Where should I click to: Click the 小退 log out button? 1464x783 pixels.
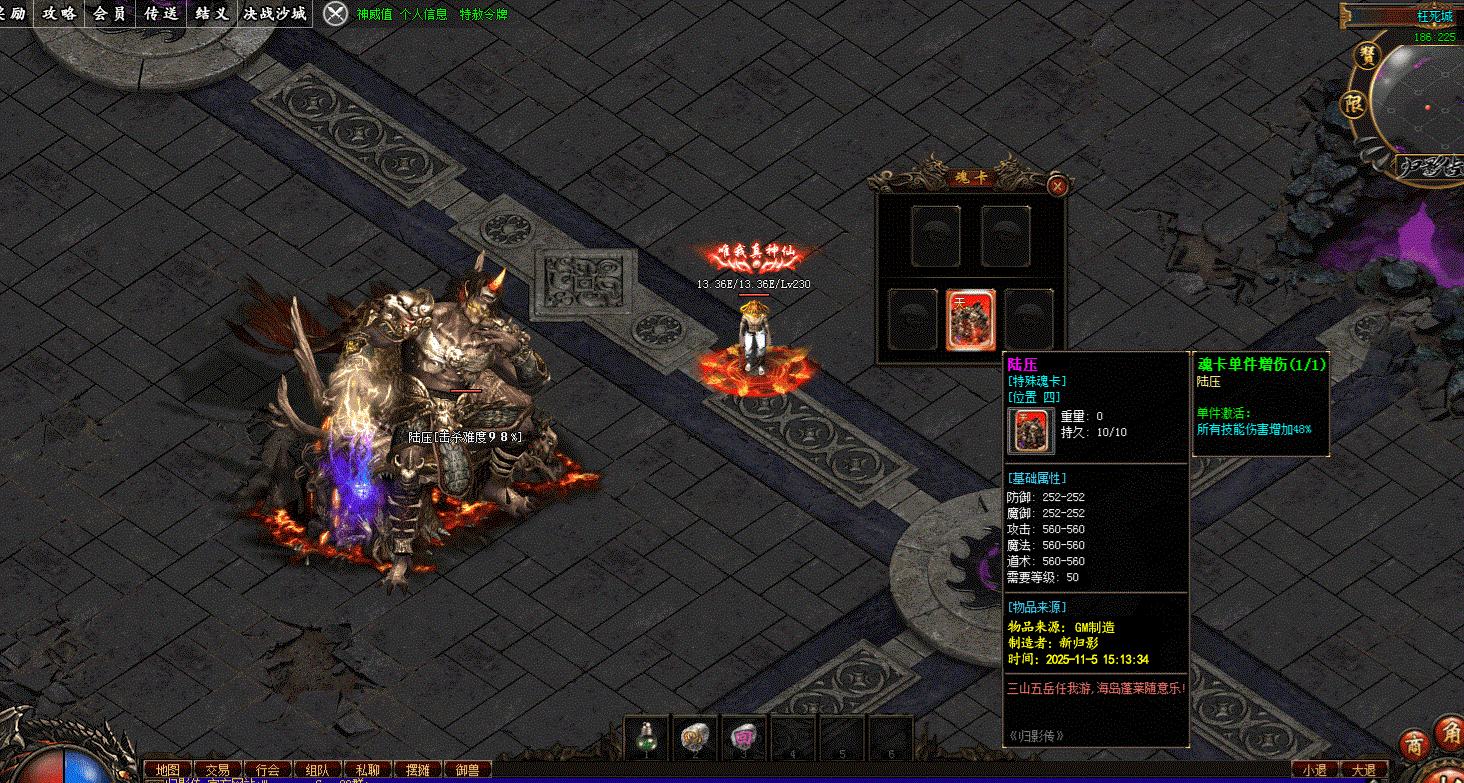(1314, 770)
